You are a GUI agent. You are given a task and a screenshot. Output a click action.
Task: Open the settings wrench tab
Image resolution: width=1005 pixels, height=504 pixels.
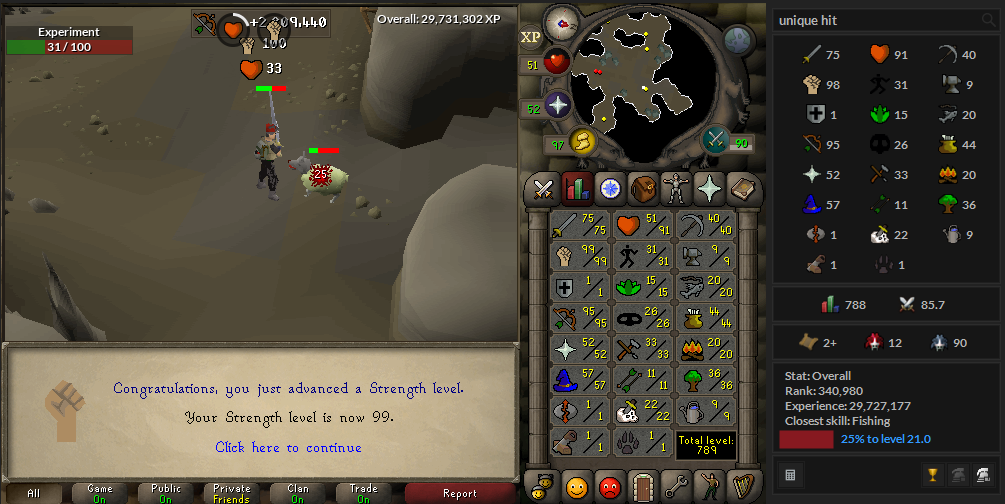click(675, 487)
